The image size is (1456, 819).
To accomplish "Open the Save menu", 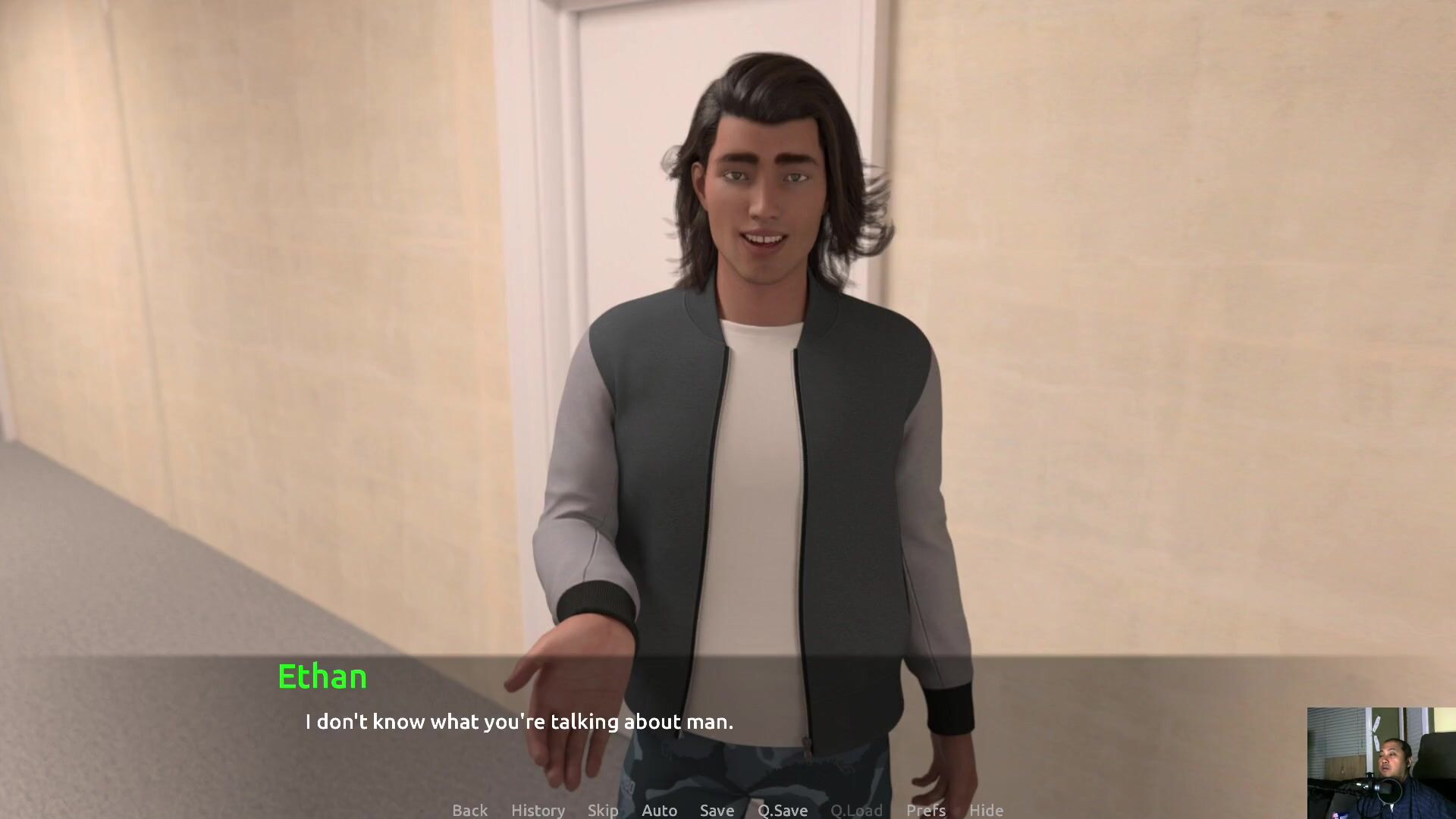I will (717, 810).
